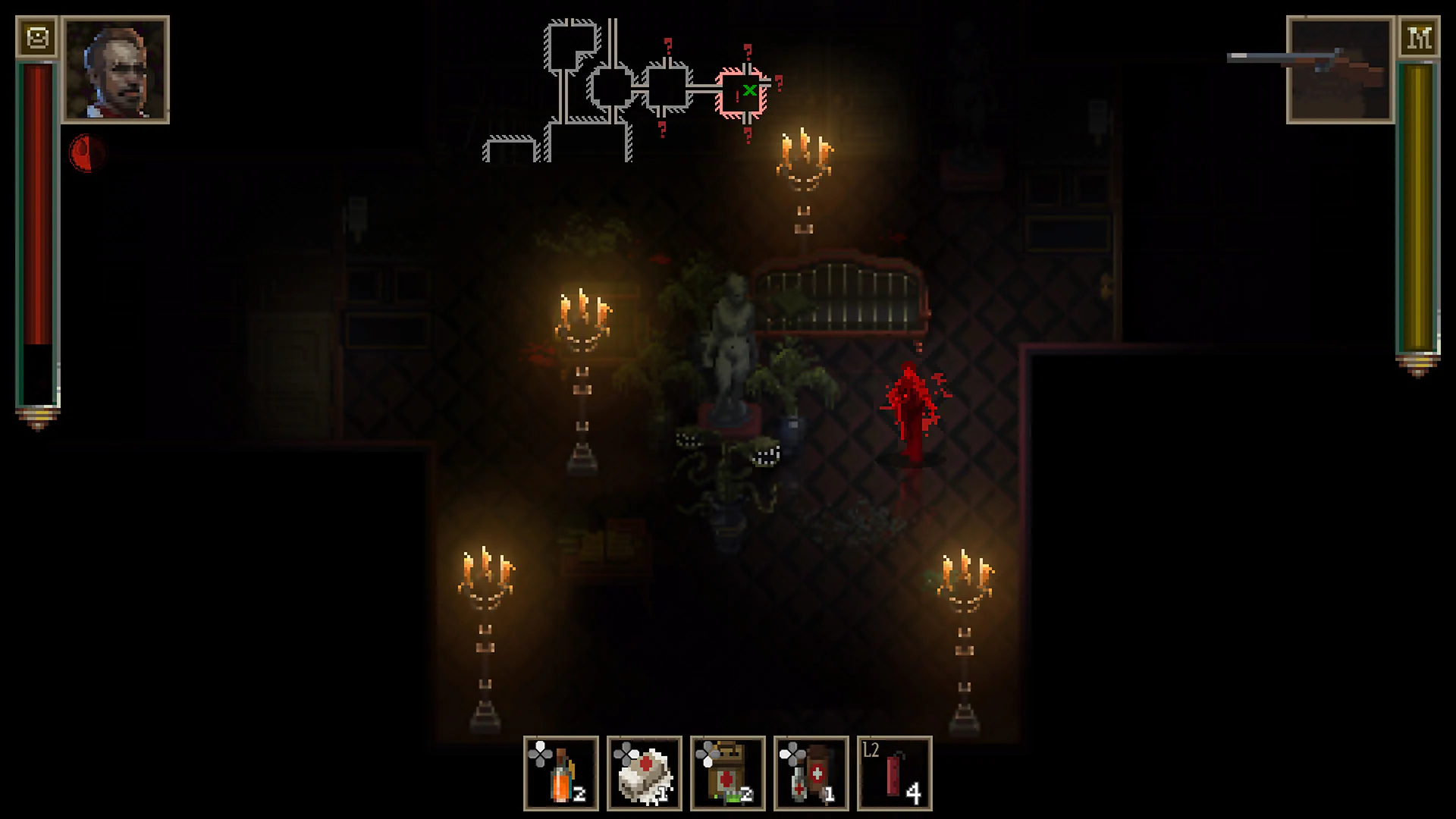Select the orange flask consumable in first slot
This screenshot has height=819, width=1456.
[x=560, y=772]
